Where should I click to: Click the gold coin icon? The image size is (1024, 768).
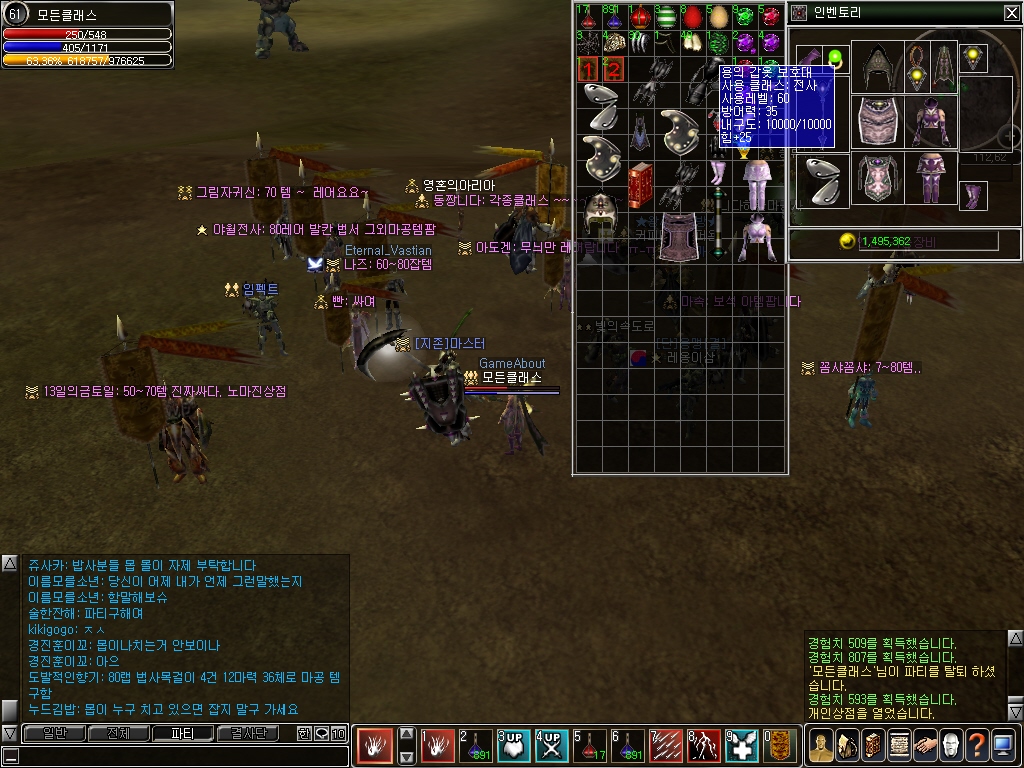[x=847, y=241]
